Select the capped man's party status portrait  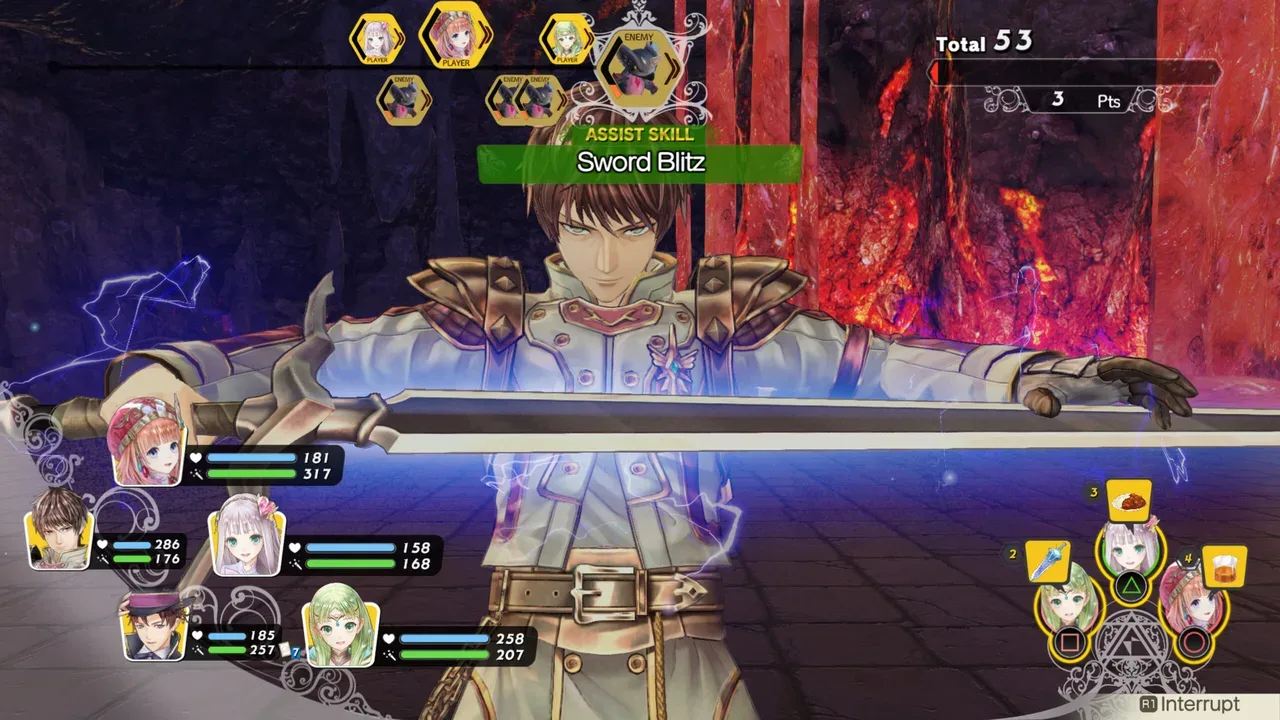point(154,627)
